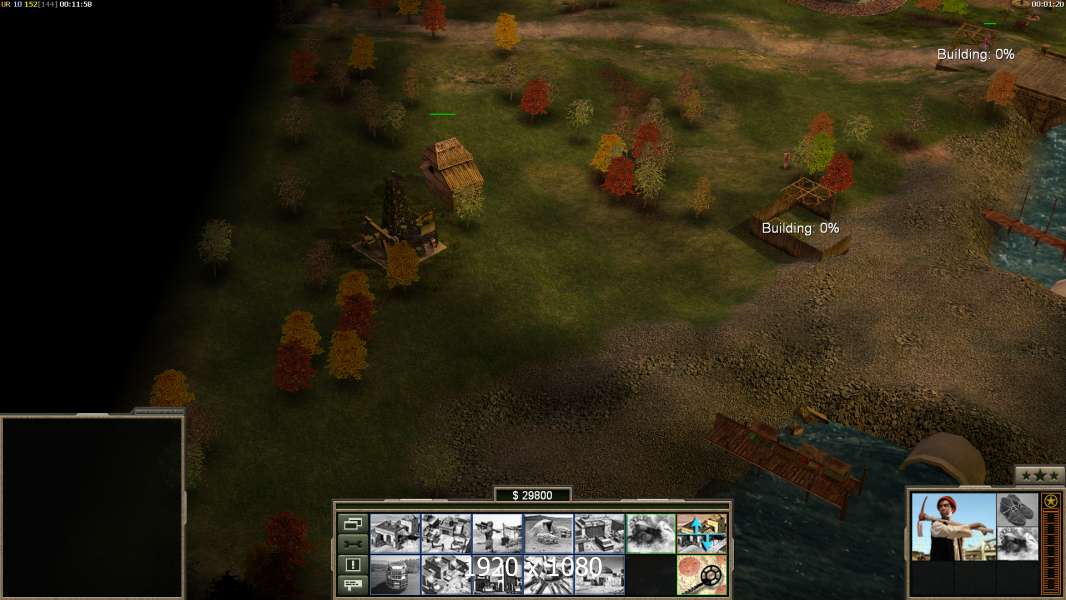Select the worker shoes upgrade icon
The height and width of the screenshot is (600, 1066).
[1018, 509]
